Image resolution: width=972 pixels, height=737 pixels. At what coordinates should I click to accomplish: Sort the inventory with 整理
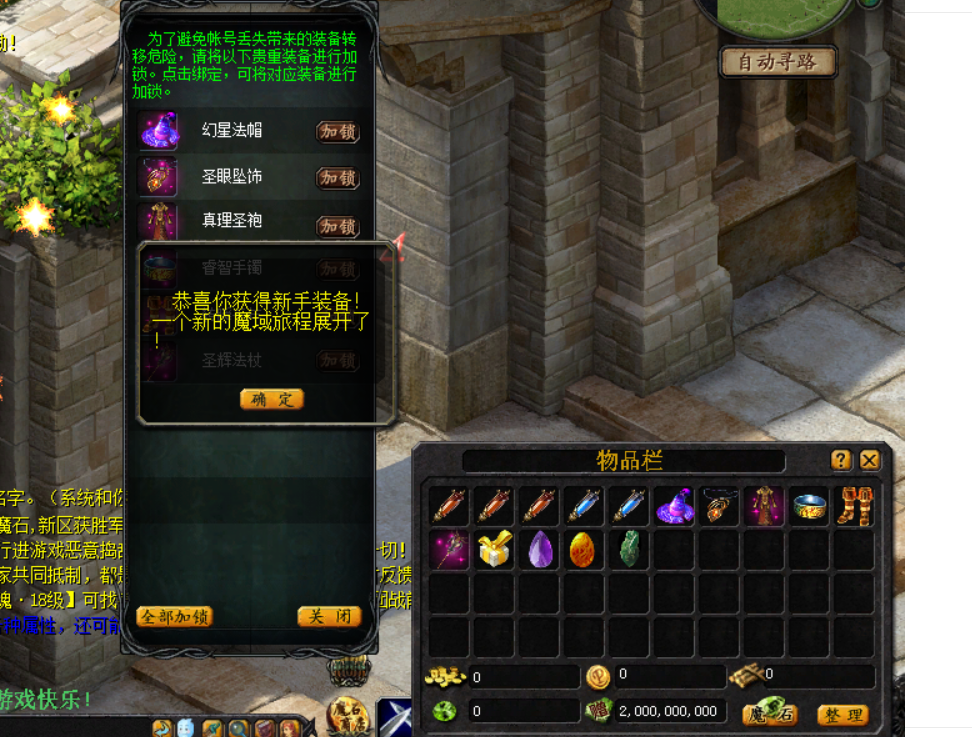click(842, 714)
